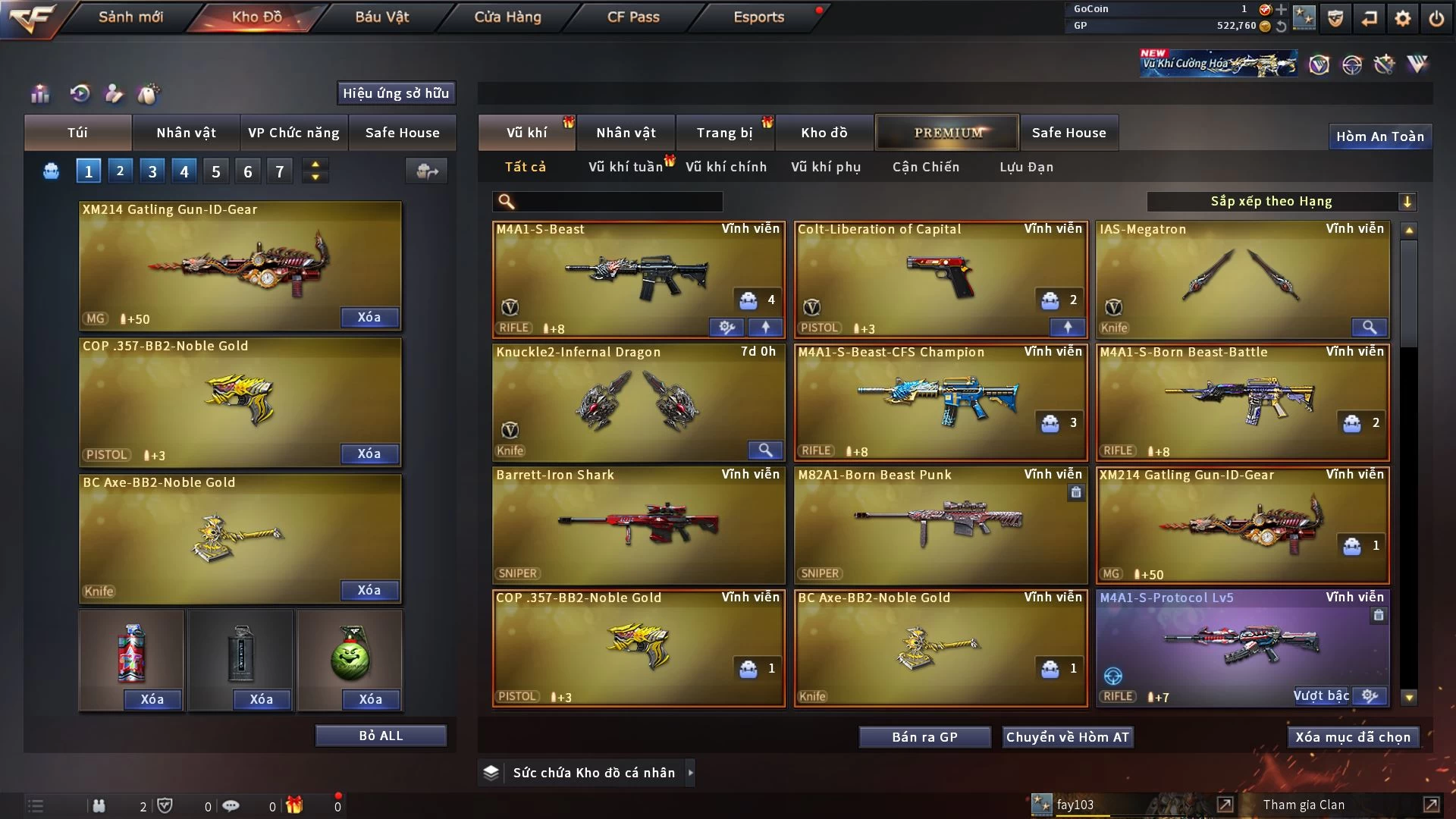Open the Hòm An Toàn safe box
The width and height of the screenshot is (1456, 819).
tap(1379, 136)
